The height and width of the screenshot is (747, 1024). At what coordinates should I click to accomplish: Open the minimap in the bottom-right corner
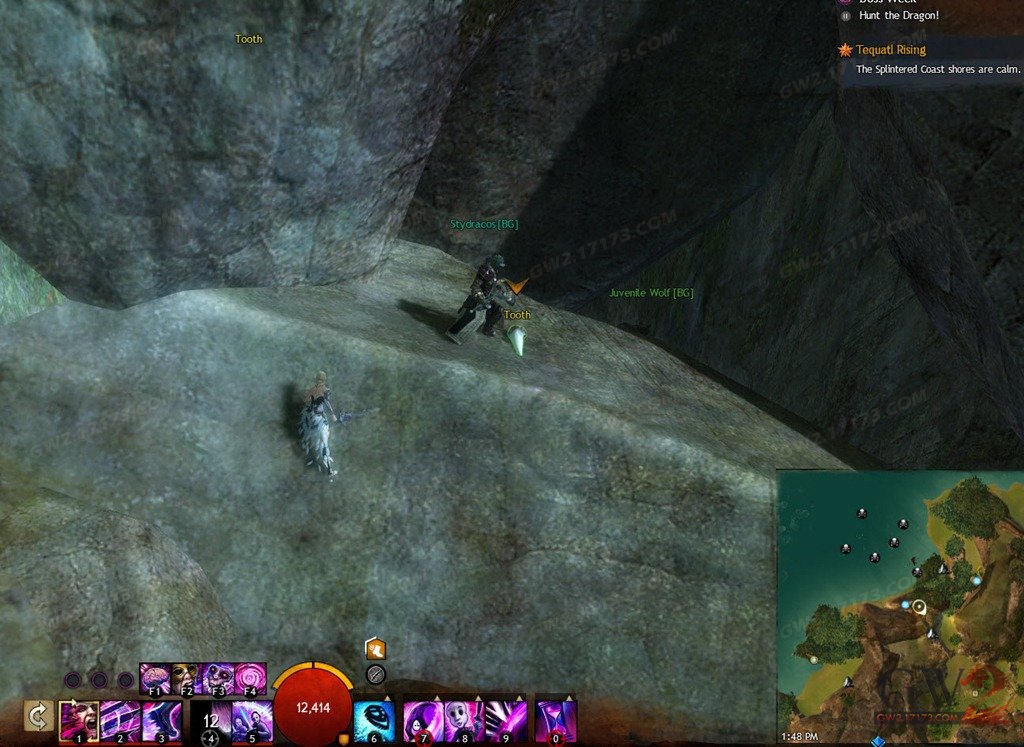point(900,605)
